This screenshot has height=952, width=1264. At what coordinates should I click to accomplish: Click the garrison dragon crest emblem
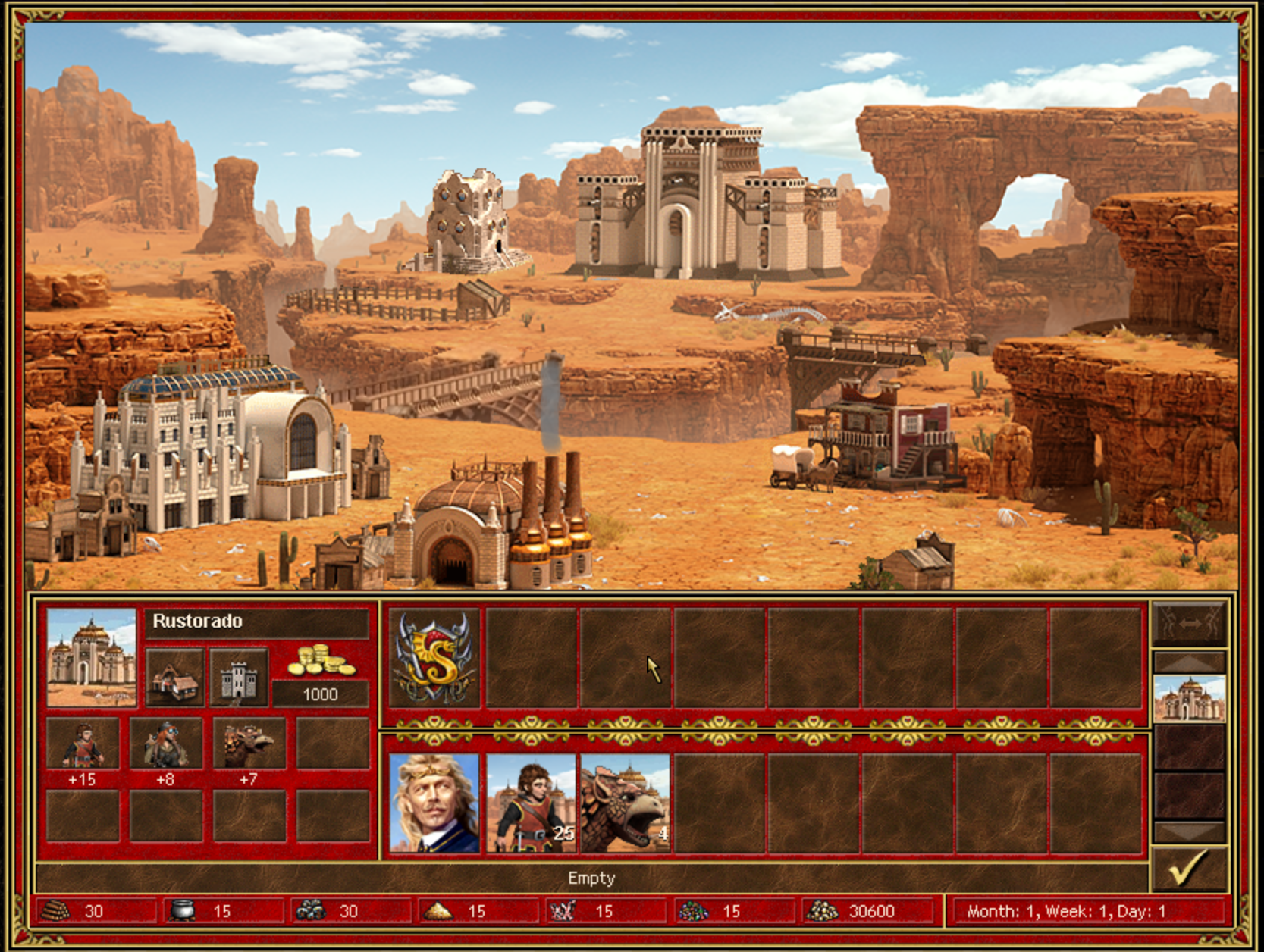pyautogui.click(x=434, y=658)
